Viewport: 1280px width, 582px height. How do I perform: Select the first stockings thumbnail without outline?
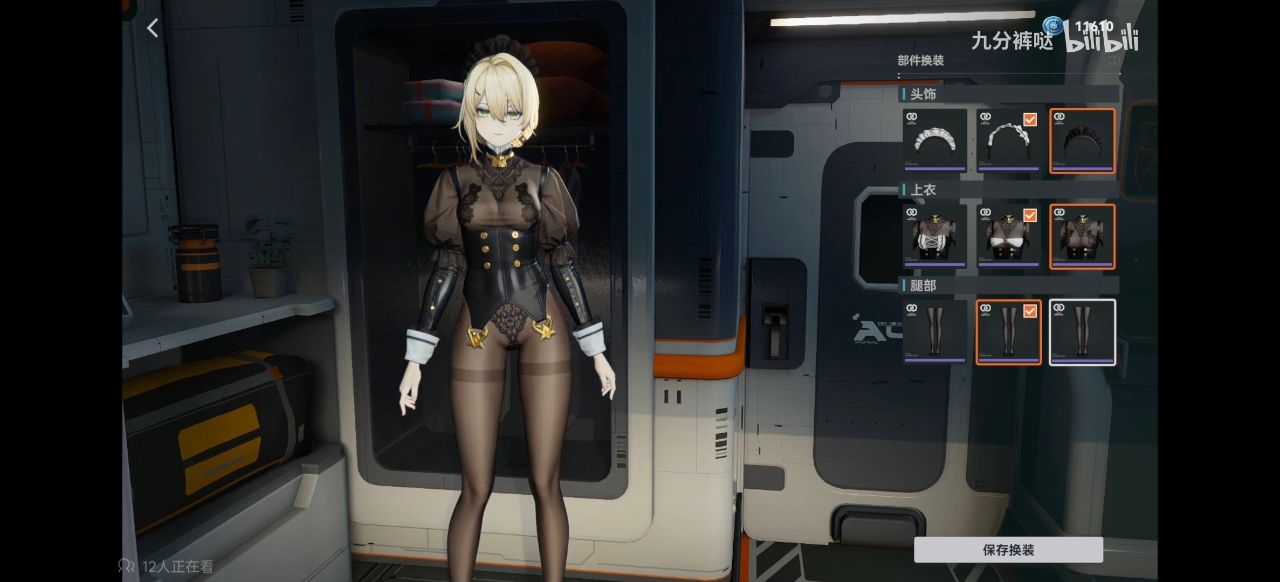(x=935, y=332)
